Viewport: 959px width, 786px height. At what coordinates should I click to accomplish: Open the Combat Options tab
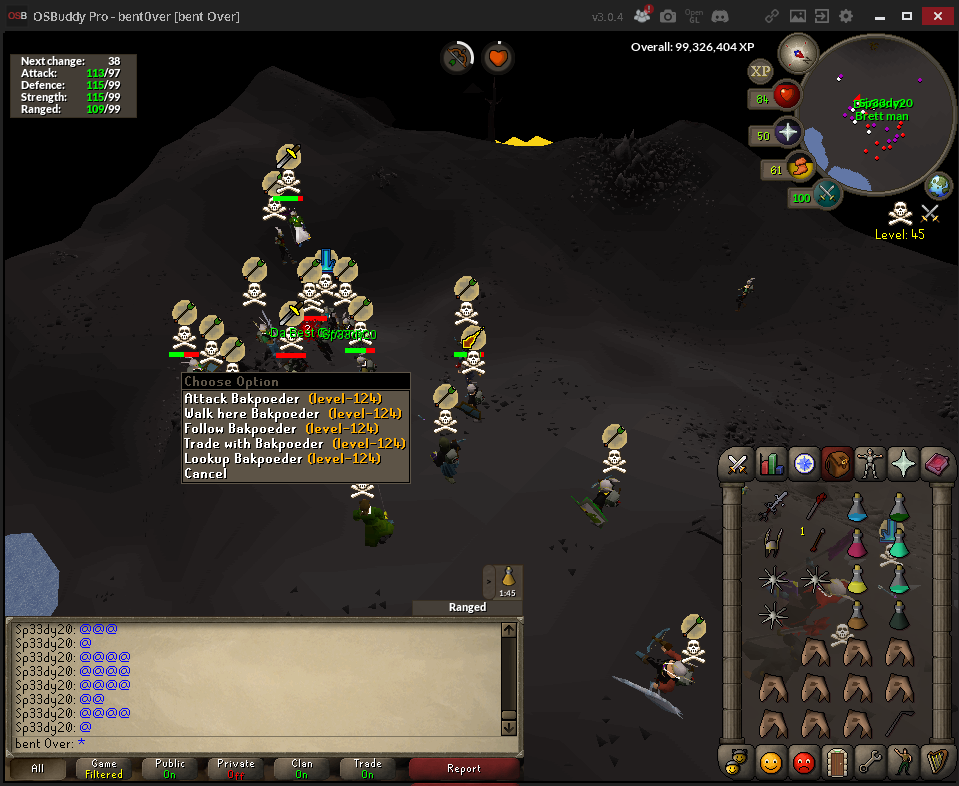coord(738,464)
